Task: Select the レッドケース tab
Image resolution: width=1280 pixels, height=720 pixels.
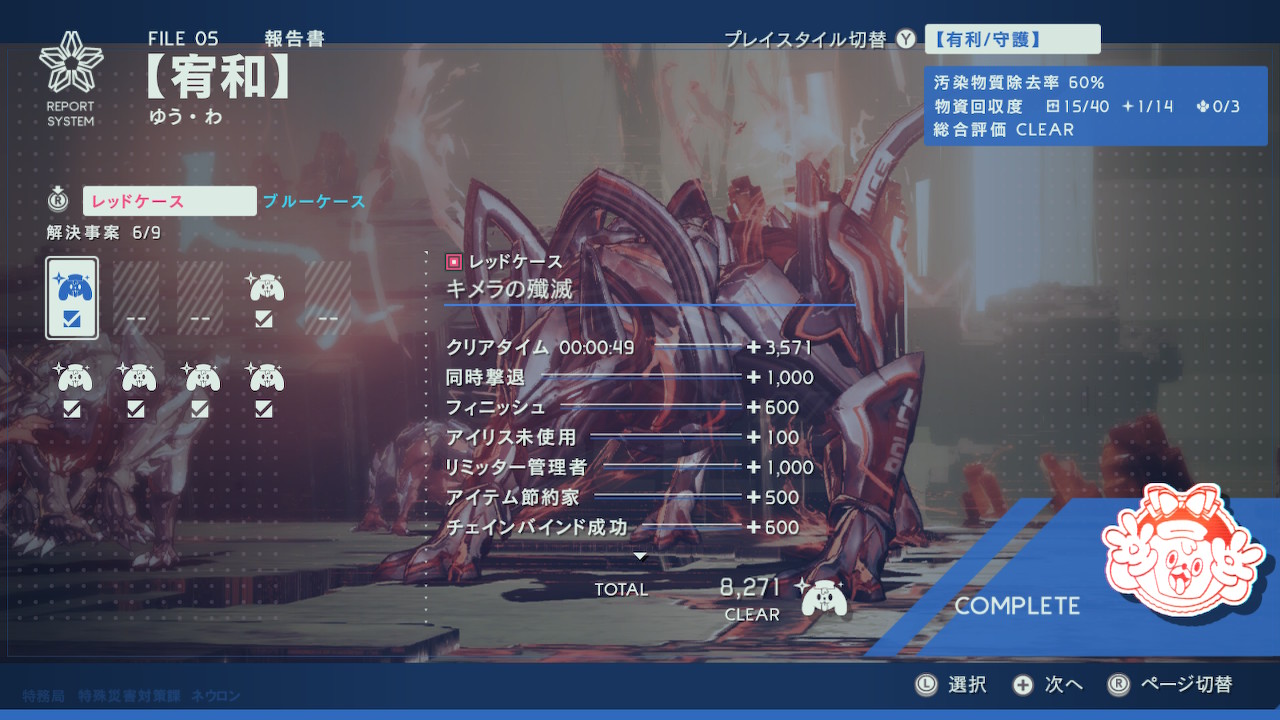Action: tap(169, 201)
